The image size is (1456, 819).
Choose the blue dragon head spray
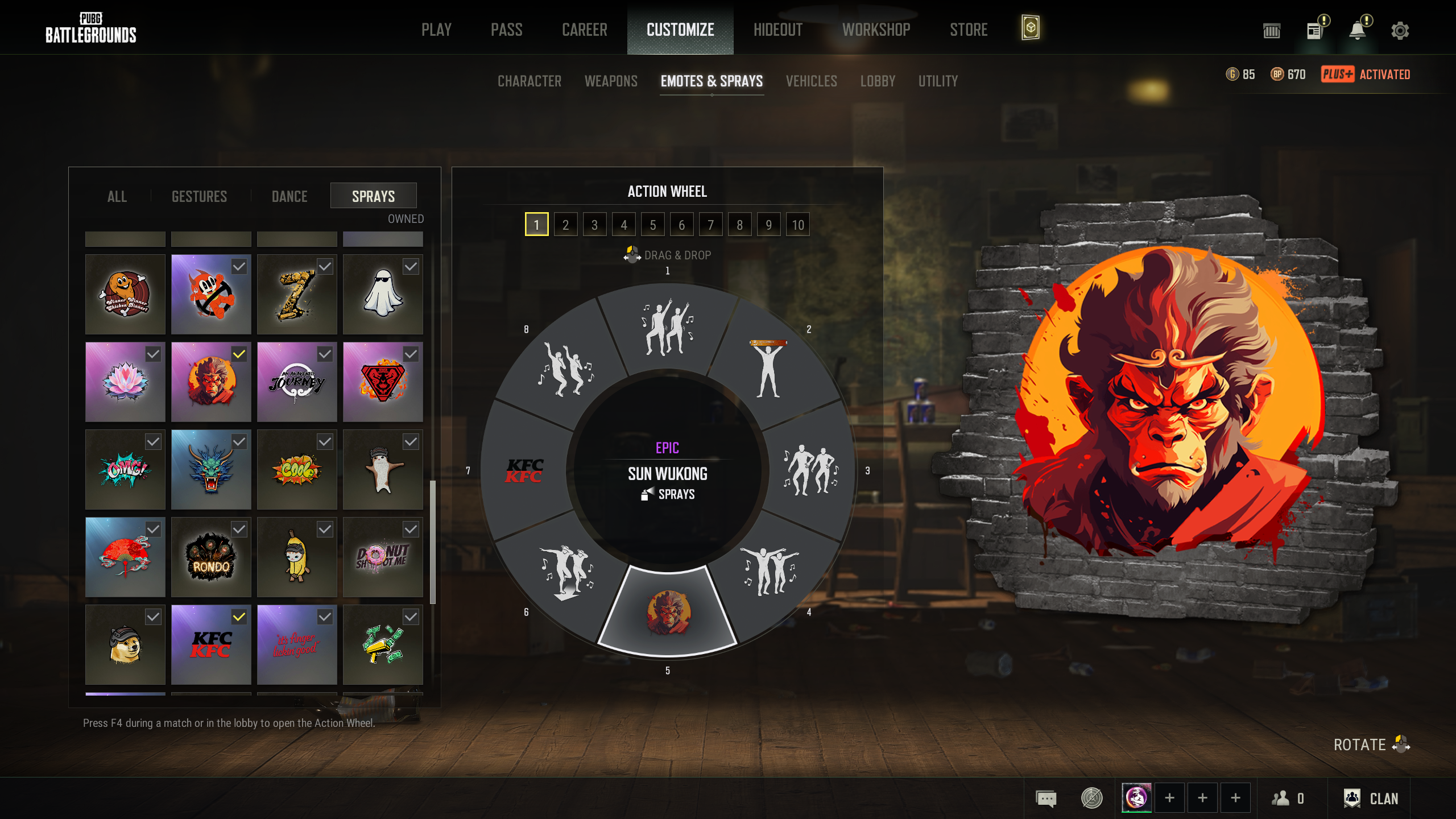211,469
